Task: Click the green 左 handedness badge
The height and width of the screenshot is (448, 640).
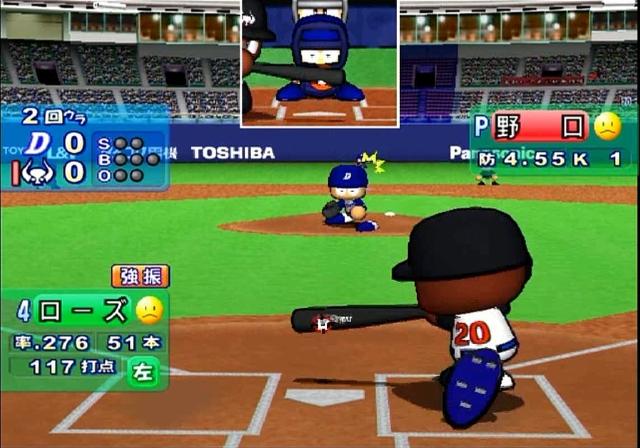Action: tap(143, 371)
